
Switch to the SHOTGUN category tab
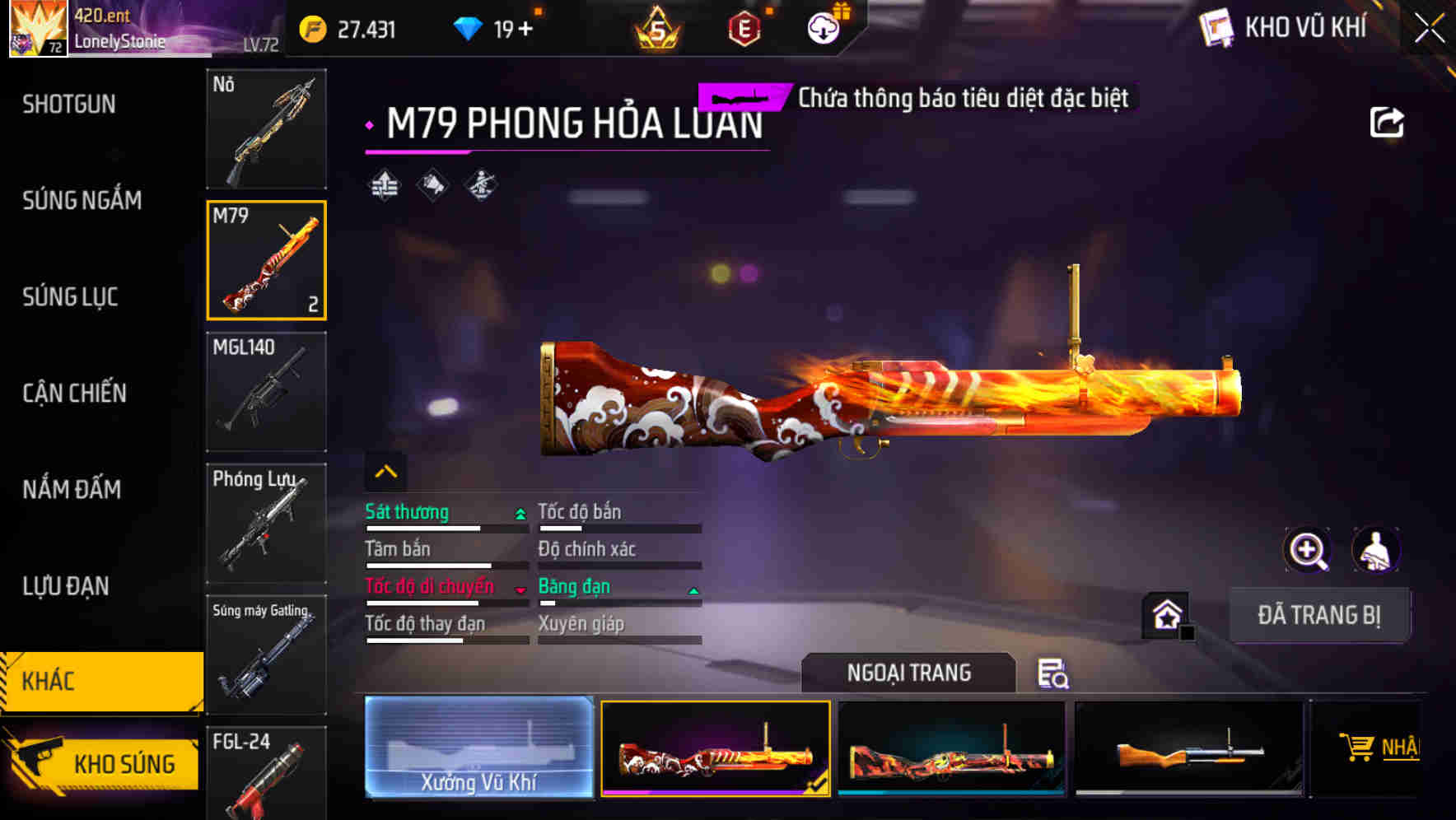point(69,105)
